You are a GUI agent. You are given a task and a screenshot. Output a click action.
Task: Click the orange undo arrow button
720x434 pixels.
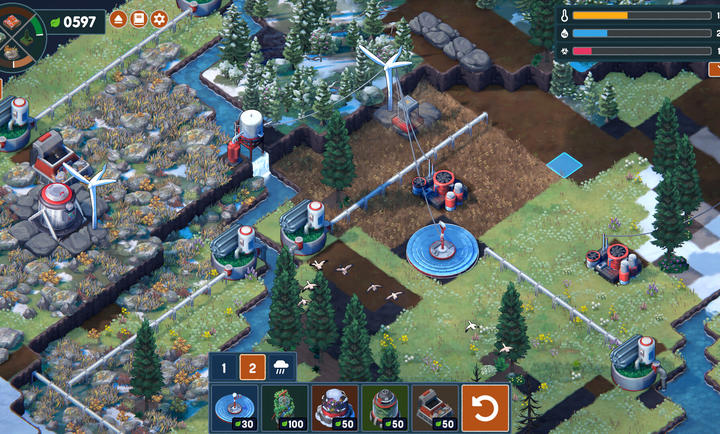485,408
